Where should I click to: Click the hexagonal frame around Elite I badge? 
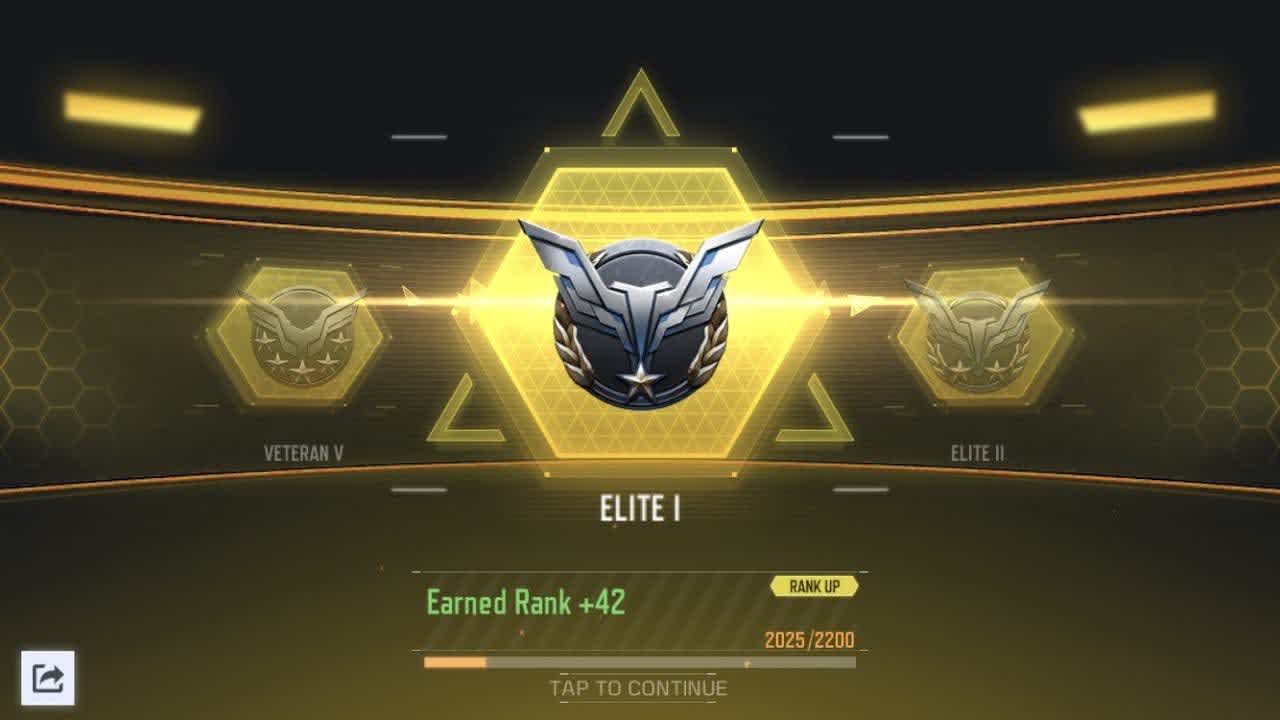tap(640, 170)
